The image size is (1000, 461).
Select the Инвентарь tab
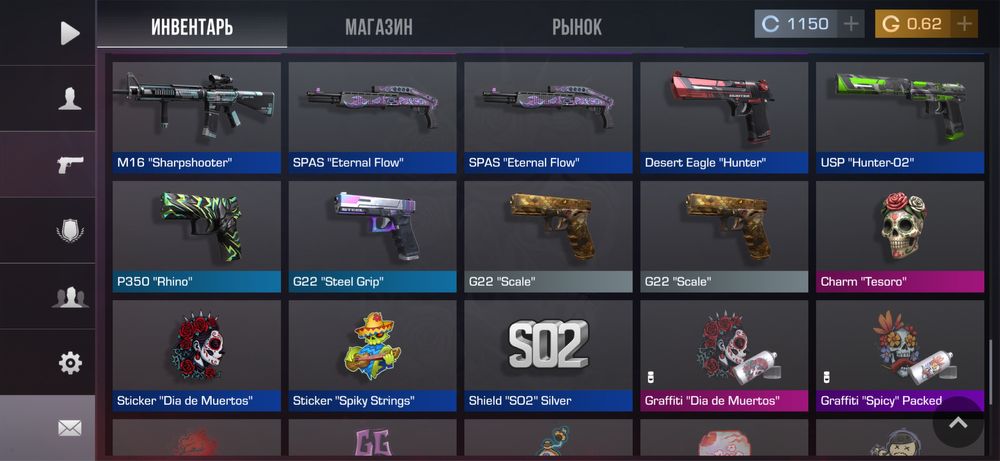click(x=192, y=27)
